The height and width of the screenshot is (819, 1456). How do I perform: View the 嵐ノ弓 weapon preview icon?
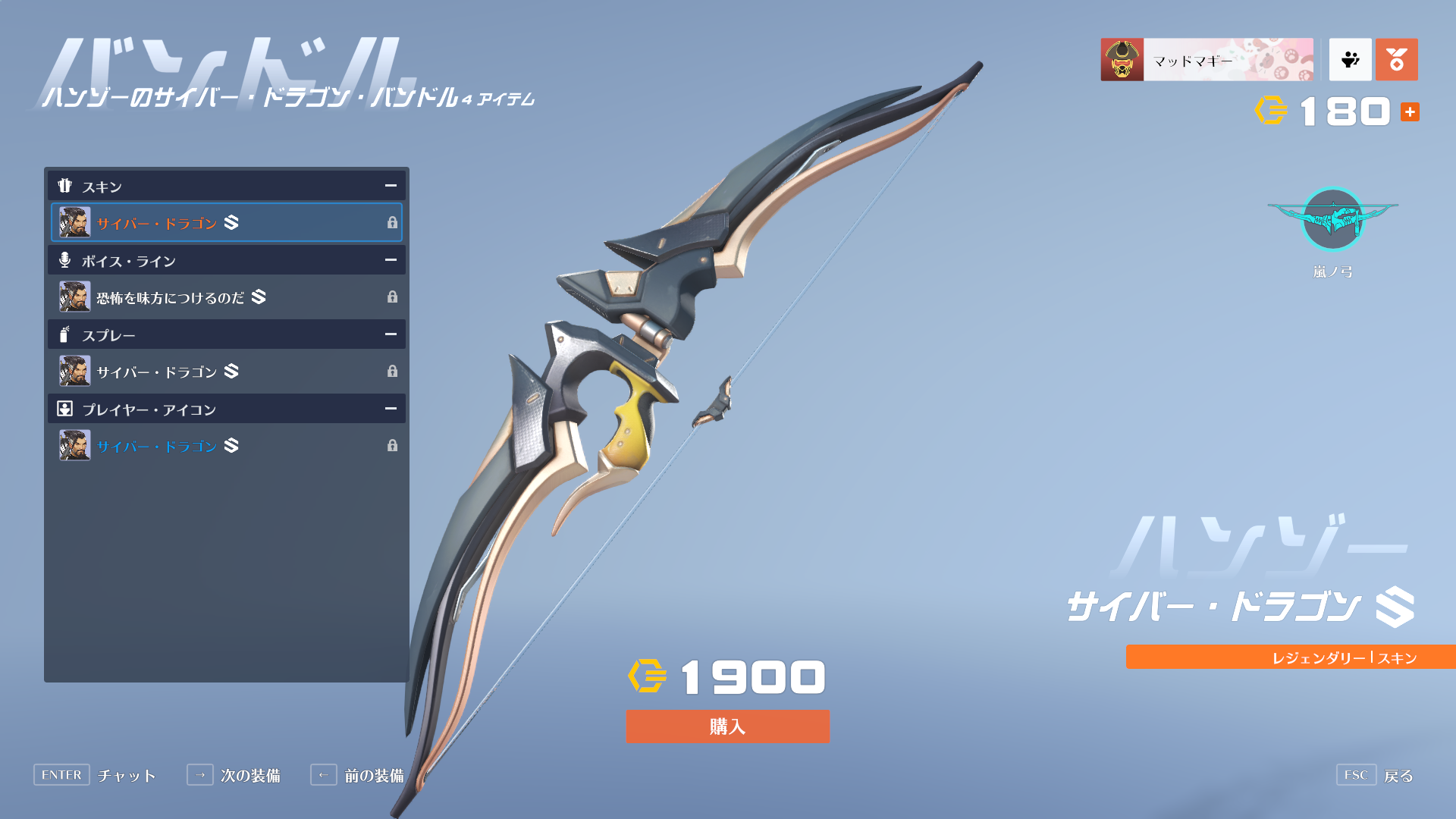pyautogui.click(x=1332, y=220)
